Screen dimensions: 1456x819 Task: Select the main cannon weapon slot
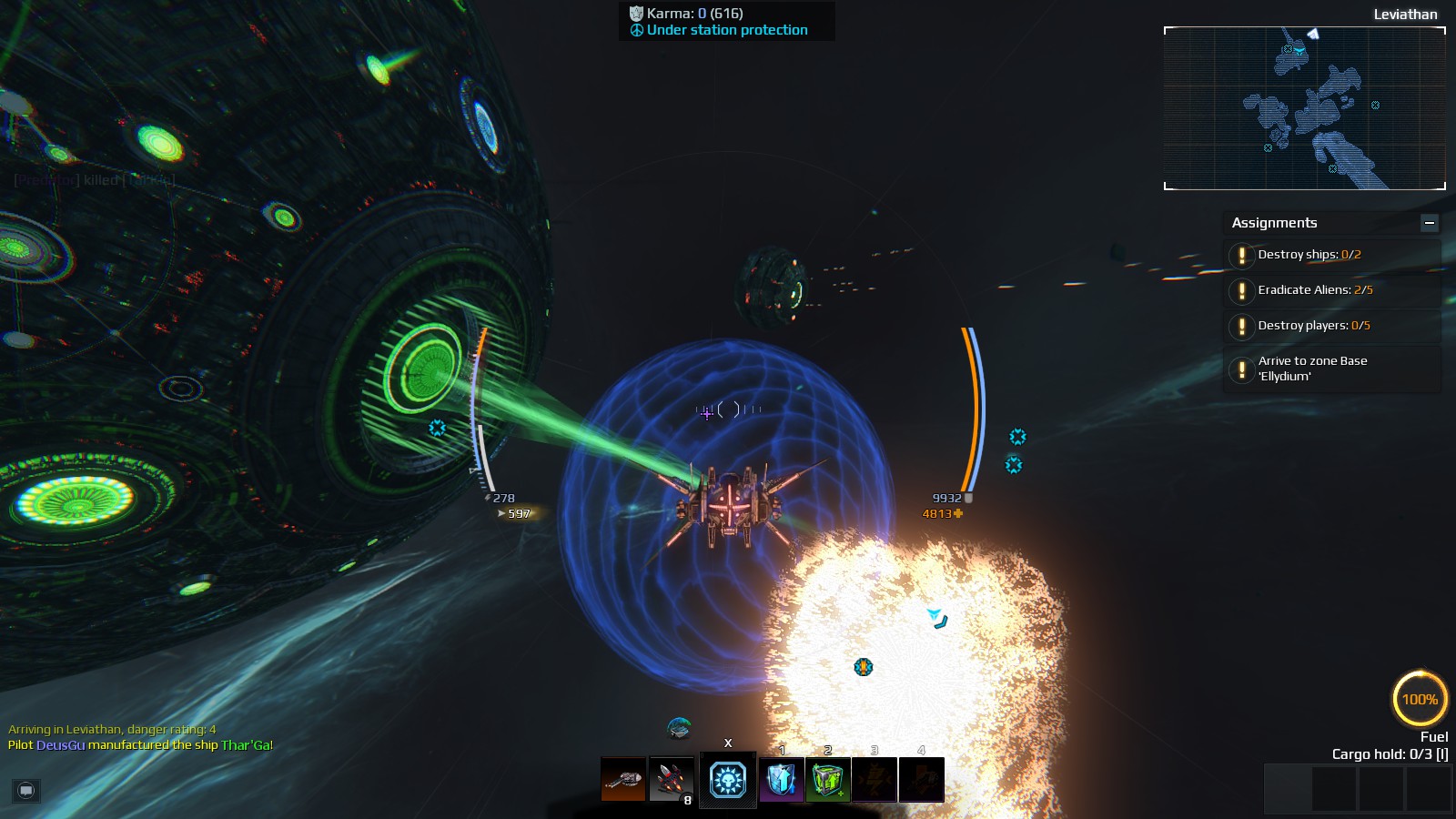click(623, 780)
